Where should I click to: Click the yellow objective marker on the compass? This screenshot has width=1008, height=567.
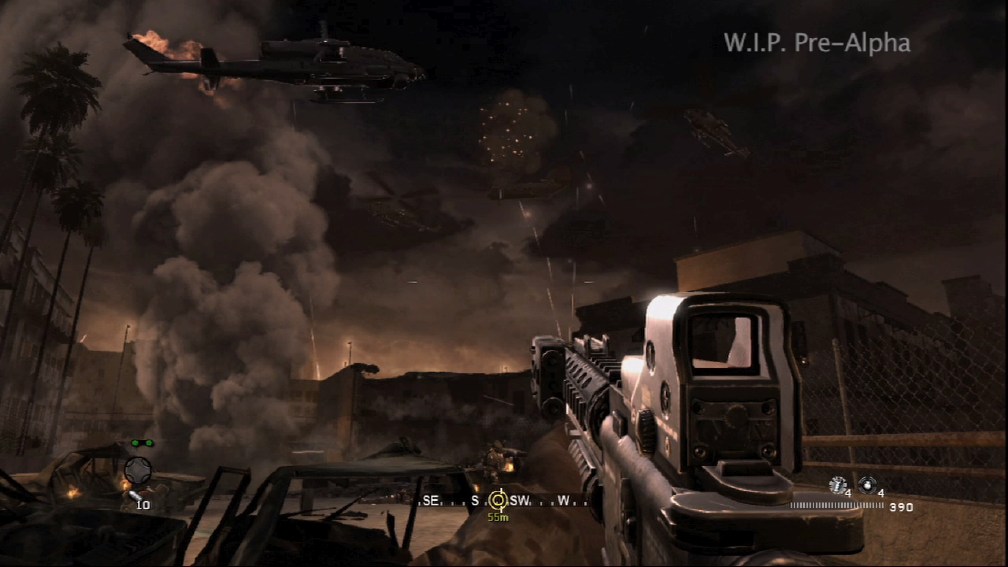point(497,499)
